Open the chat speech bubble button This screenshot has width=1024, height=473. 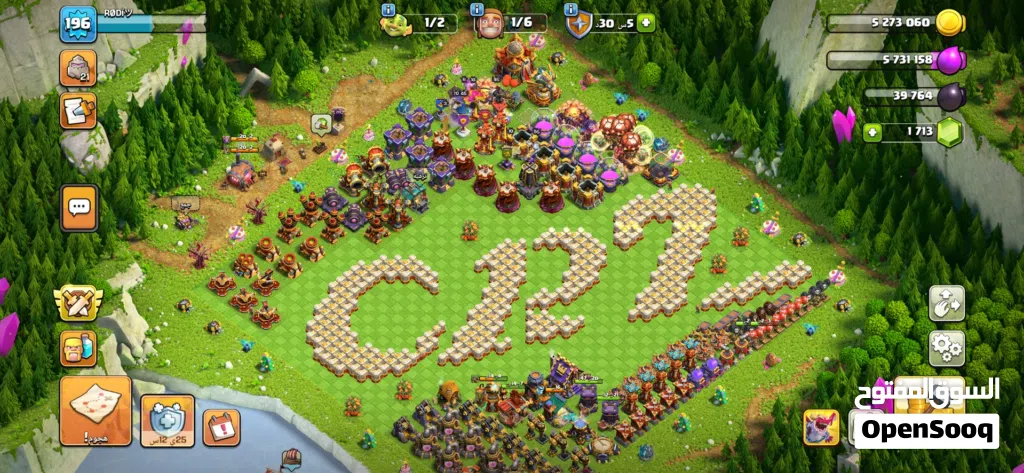point(79,207)
